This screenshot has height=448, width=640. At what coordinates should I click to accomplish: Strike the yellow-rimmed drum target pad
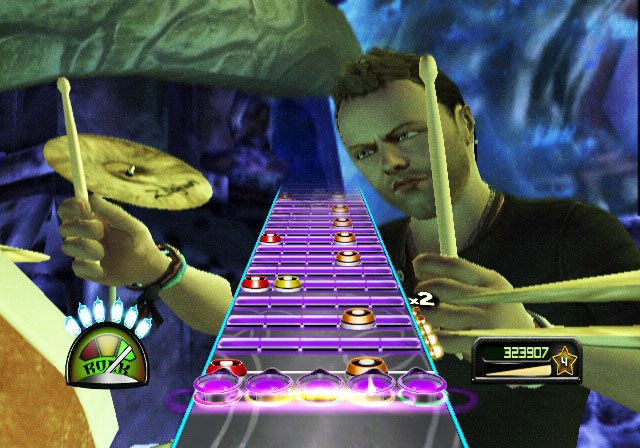click(267, 383)
